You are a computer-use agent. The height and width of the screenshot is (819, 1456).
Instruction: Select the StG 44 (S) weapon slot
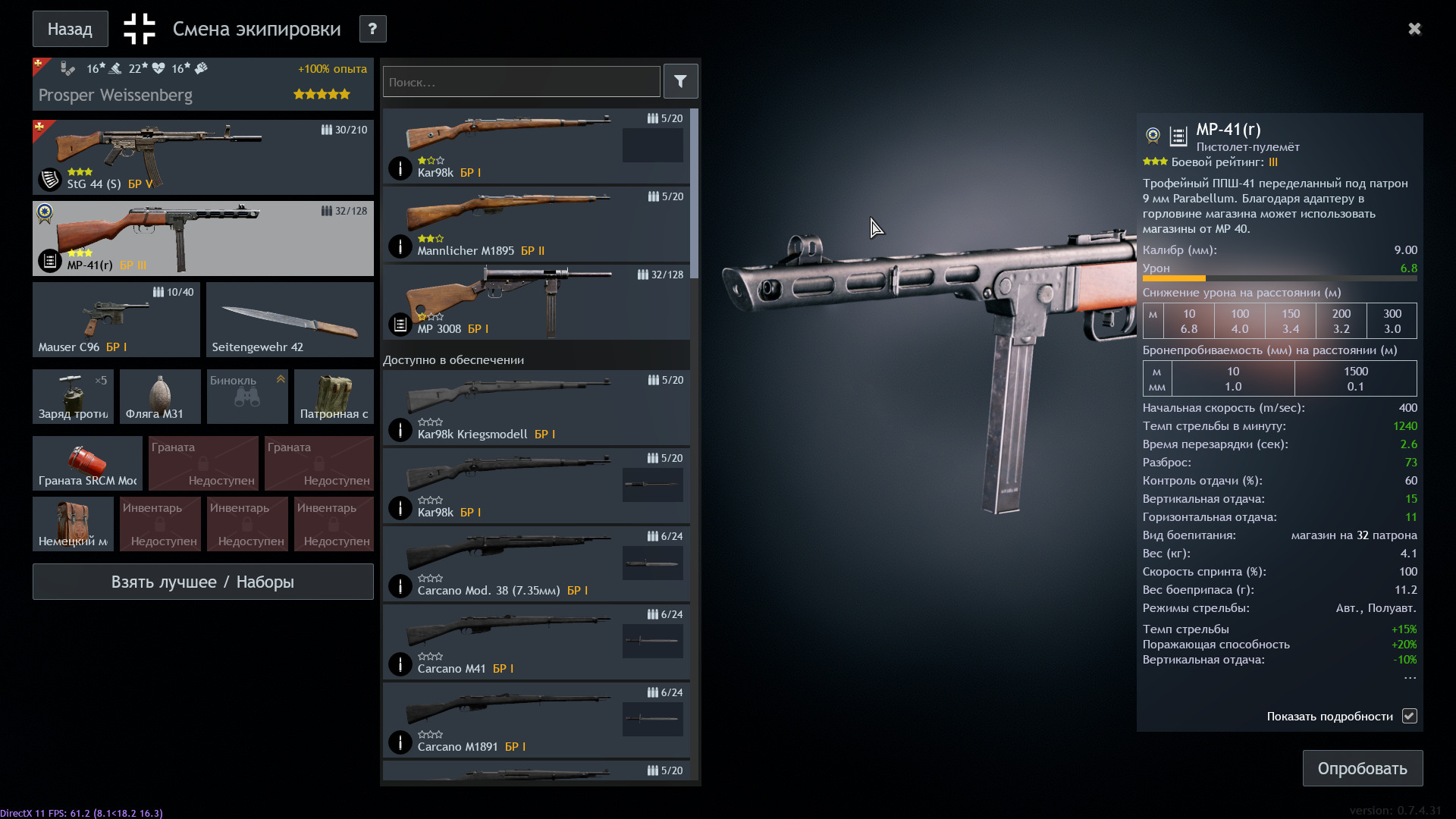coord(202,157)
